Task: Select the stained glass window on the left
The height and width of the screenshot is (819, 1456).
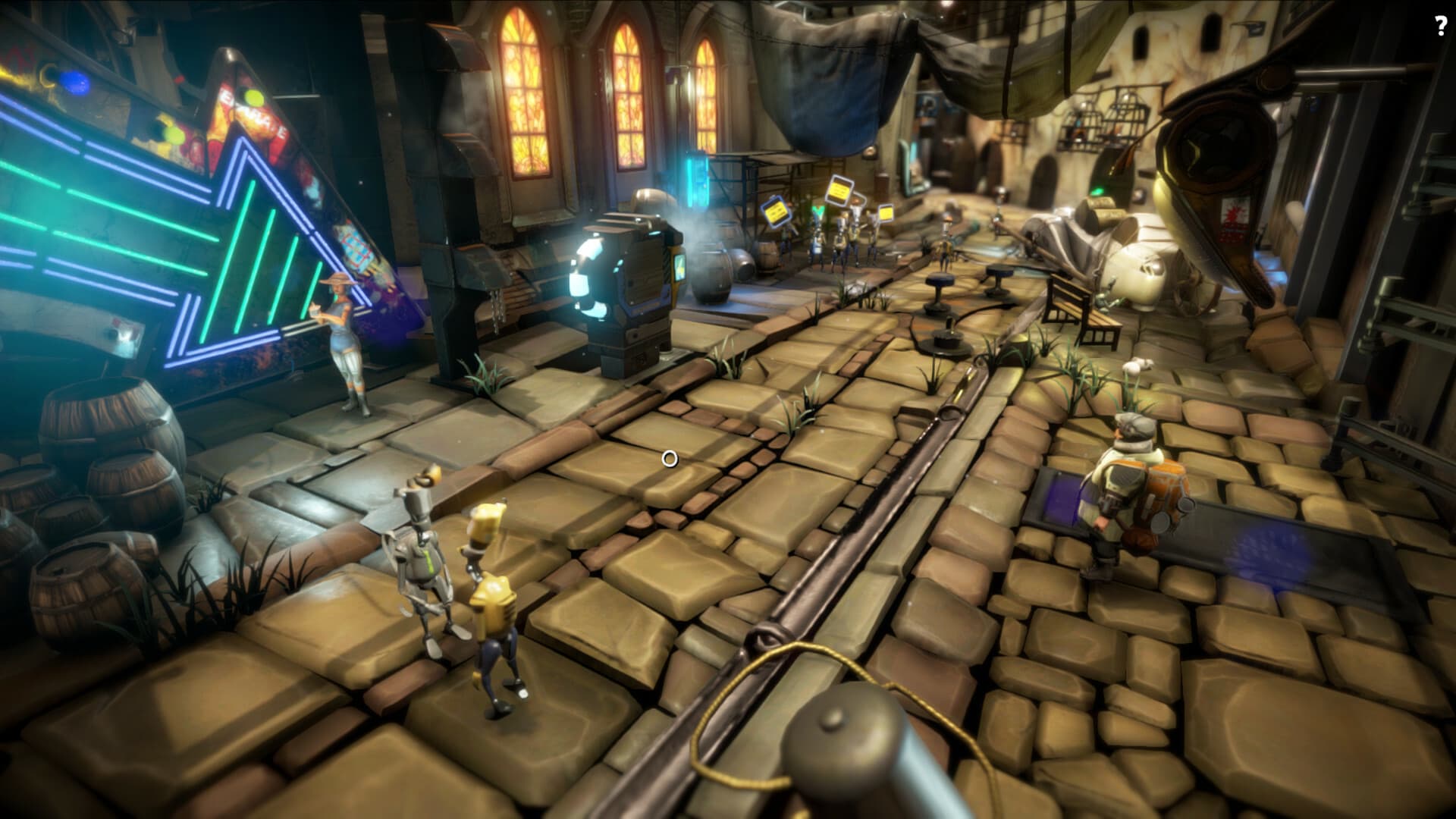Action: pos(523,91)
